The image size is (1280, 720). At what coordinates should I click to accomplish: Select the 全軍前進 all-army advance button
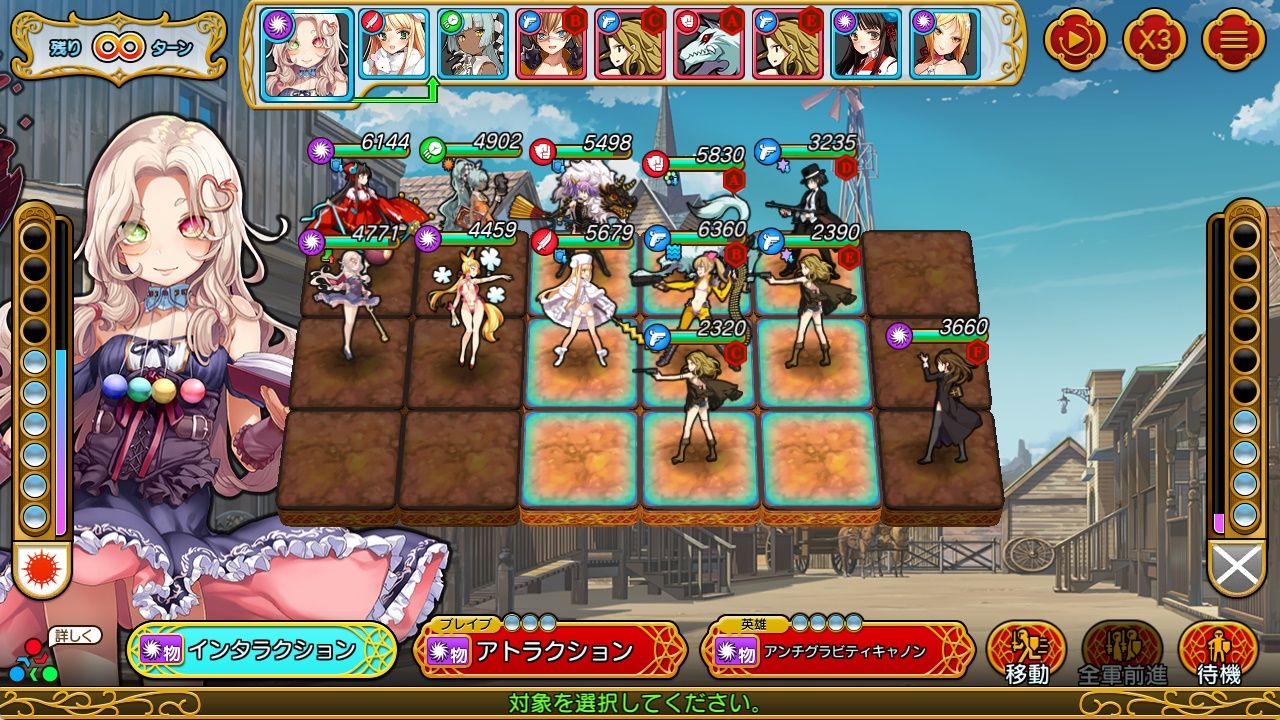click(x=1122, y=651)
